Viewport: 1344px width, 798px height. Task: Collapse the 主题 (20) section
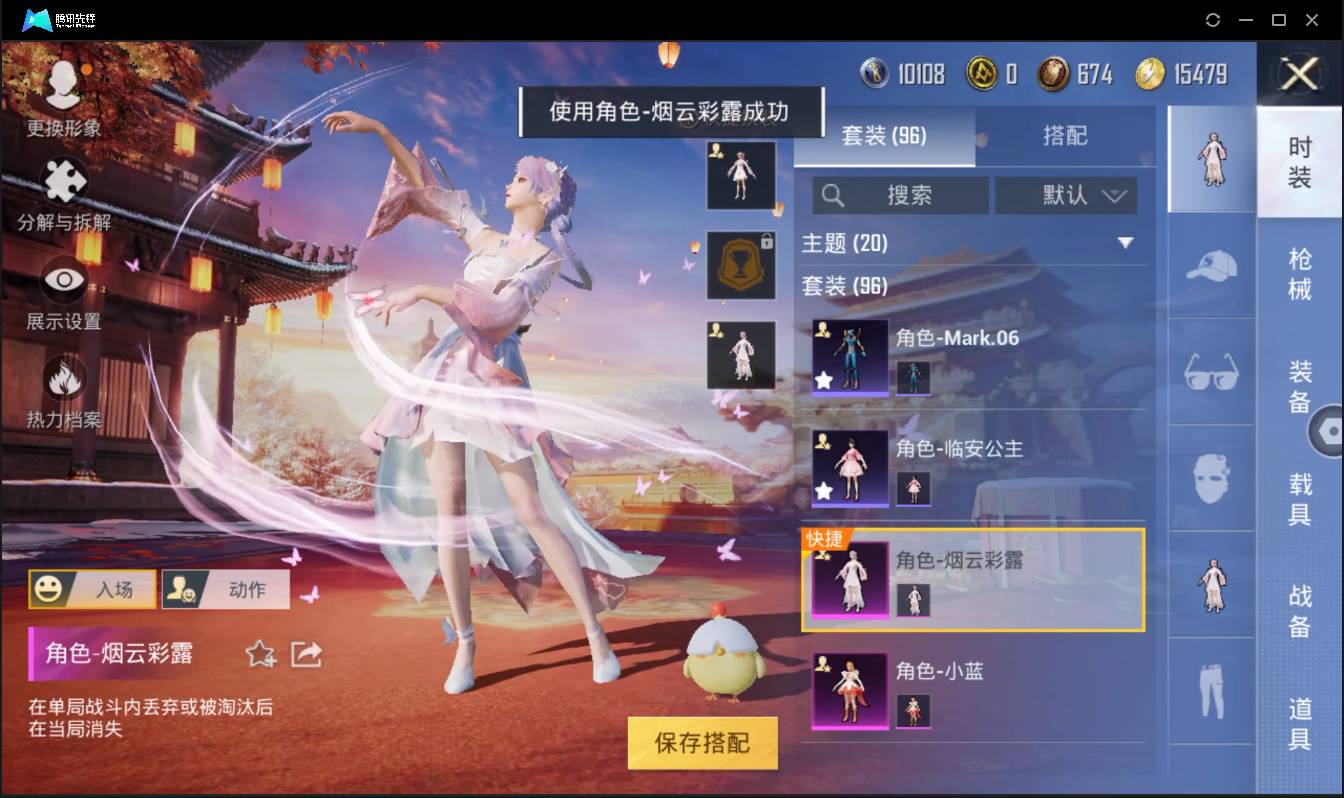1127,243
